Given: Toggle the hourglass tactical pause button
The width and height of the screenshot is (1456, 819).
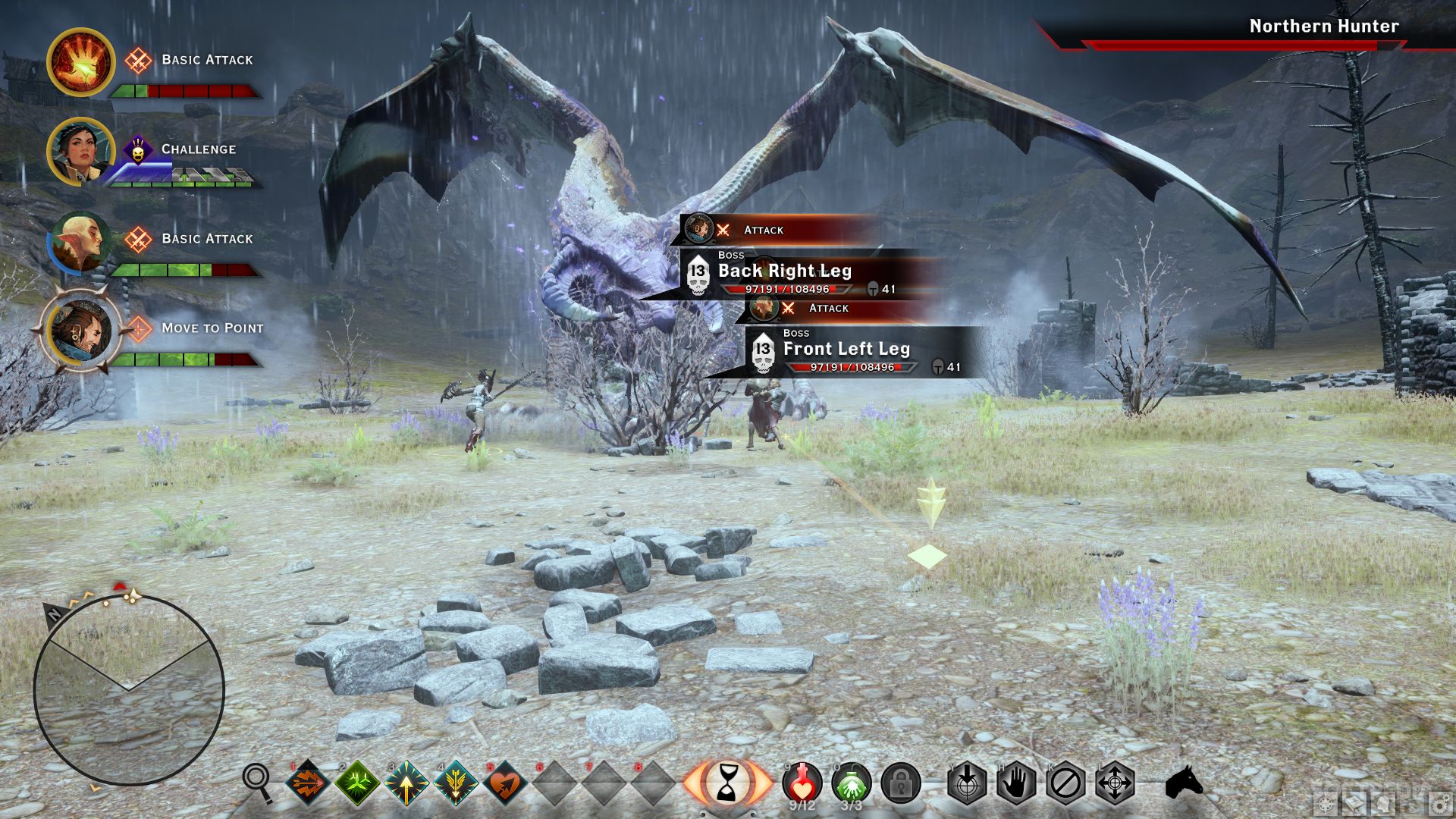Looking at the screenshot, I should 727,782.
